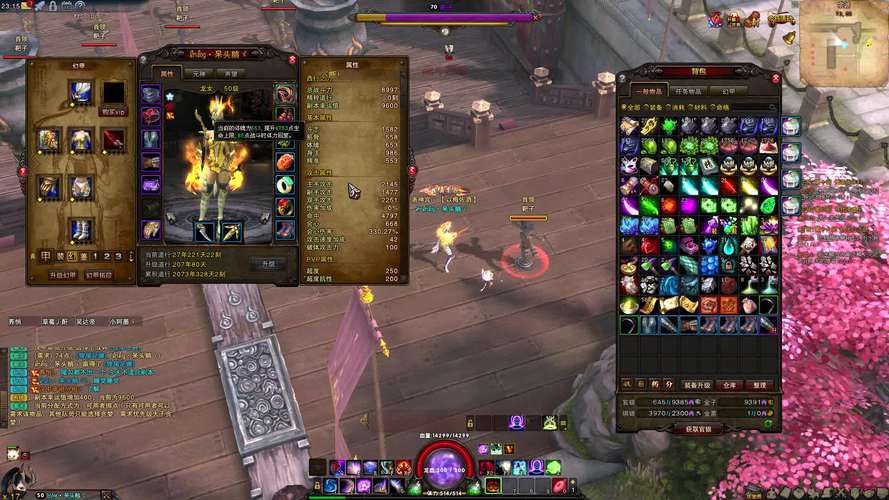Click the 升级幻甲 button

click(63, 274)
